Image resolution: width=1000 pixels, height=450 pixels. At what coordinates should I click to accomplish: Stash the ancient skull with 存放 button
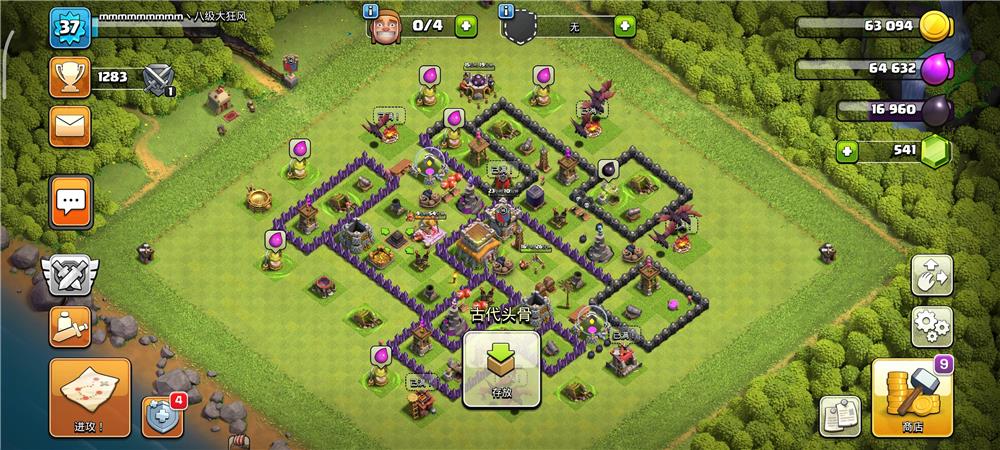pyautogui.click(x=501, y=370)
